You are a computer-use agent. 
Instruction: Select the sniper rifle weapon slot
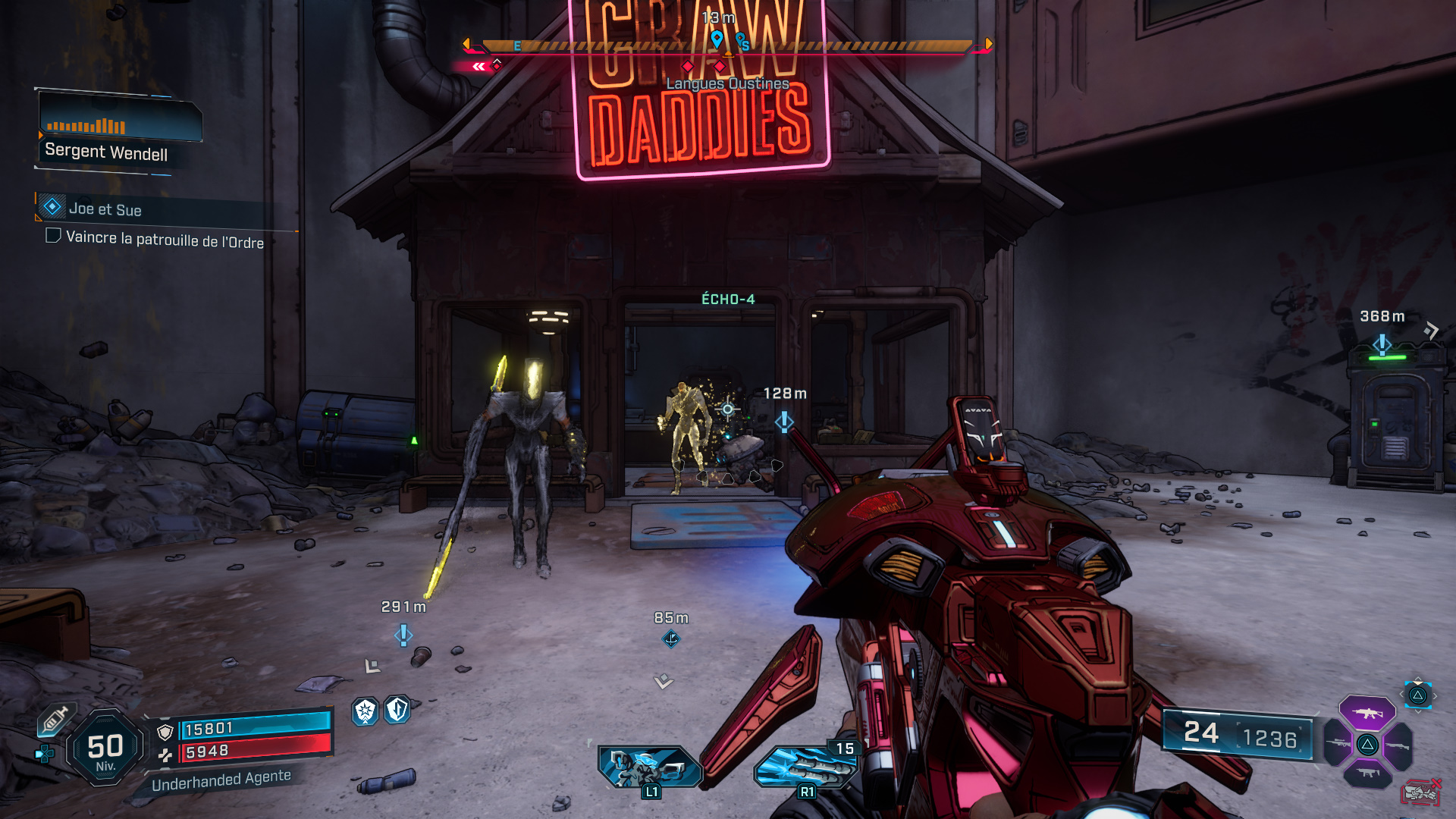tap(1338, 742)
